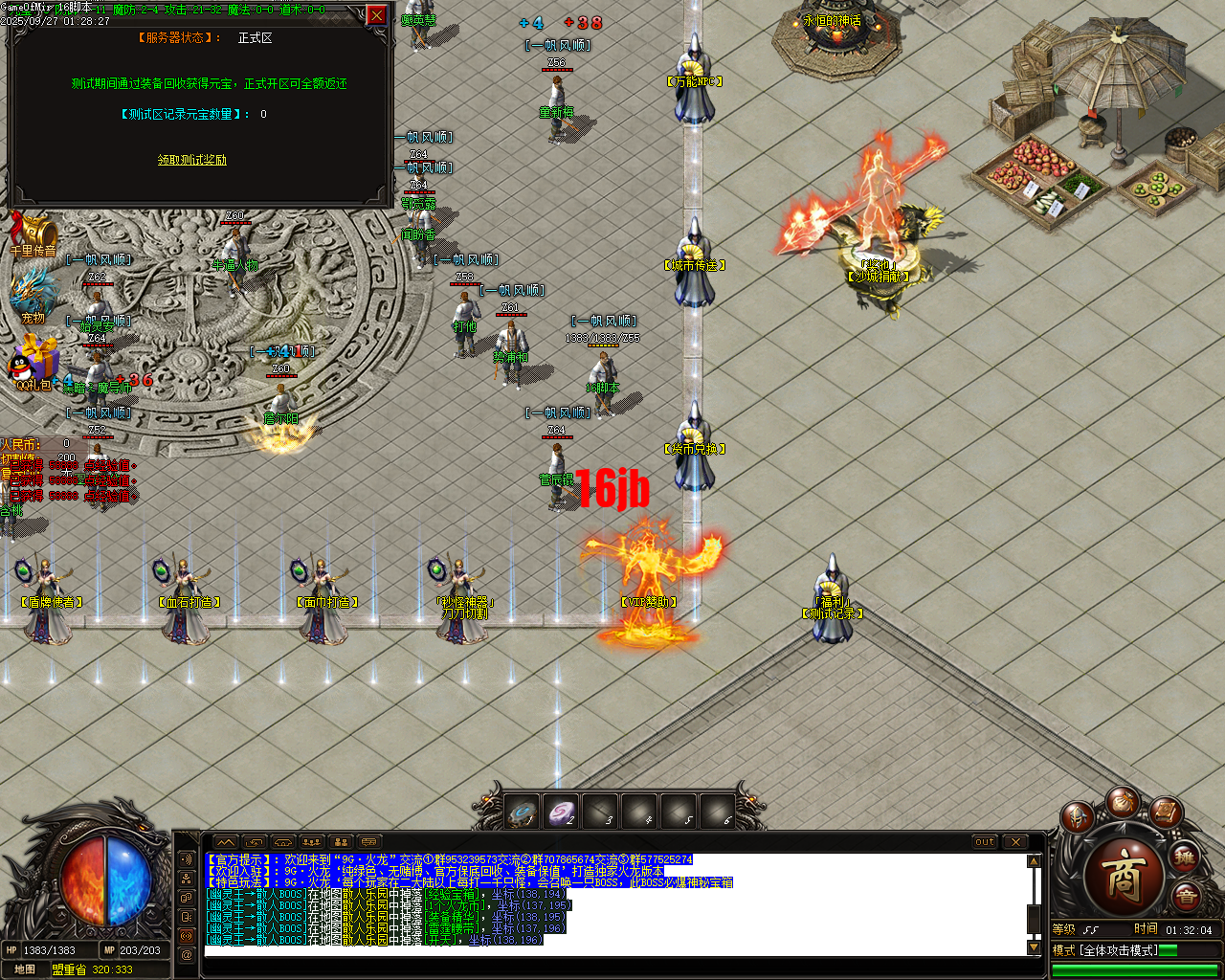
Task: Claim the QQ礼包 gift pack icon
Action: tap(35, 364)
